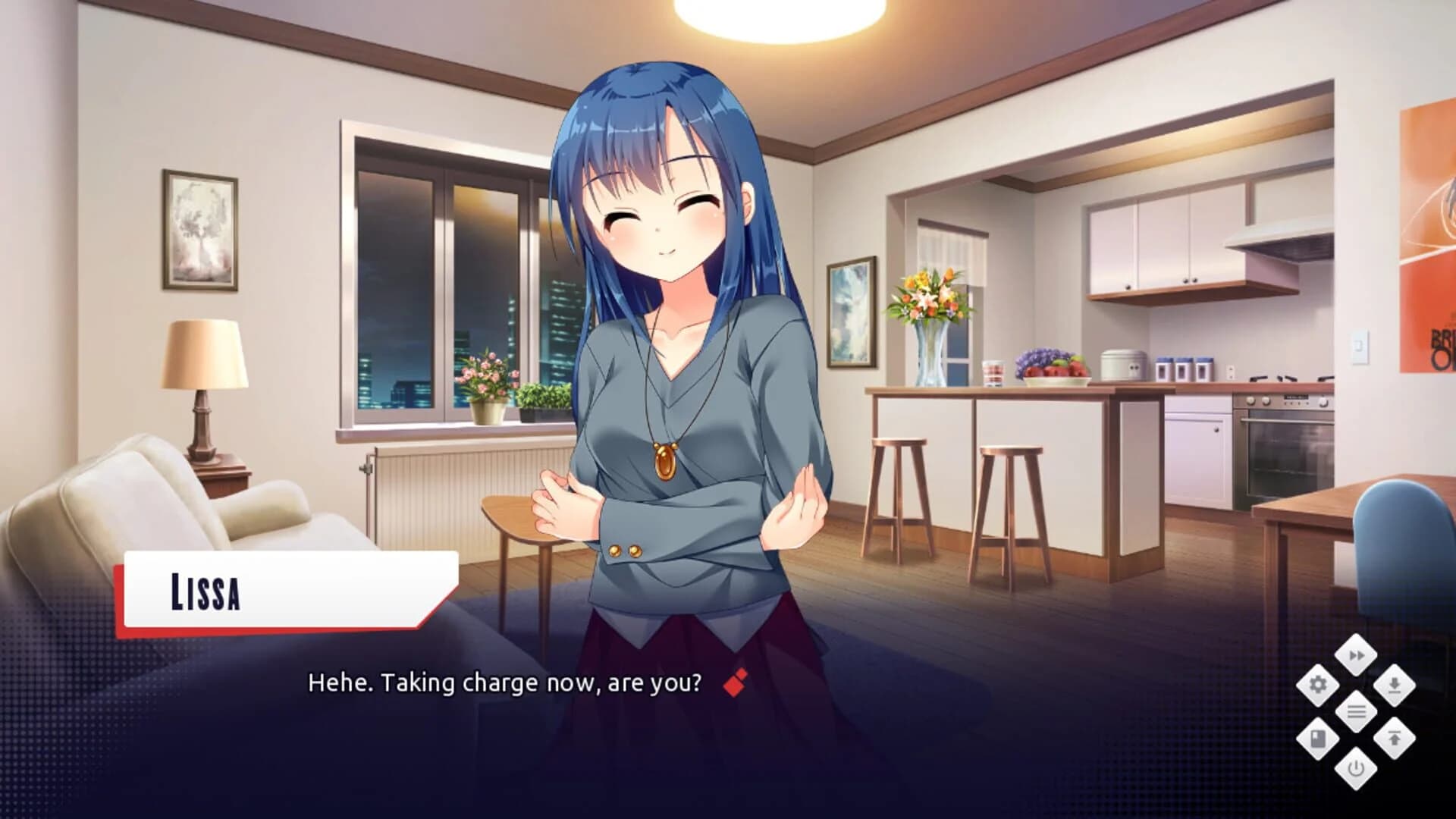Open the settings gear menu

pos(1317,685)
